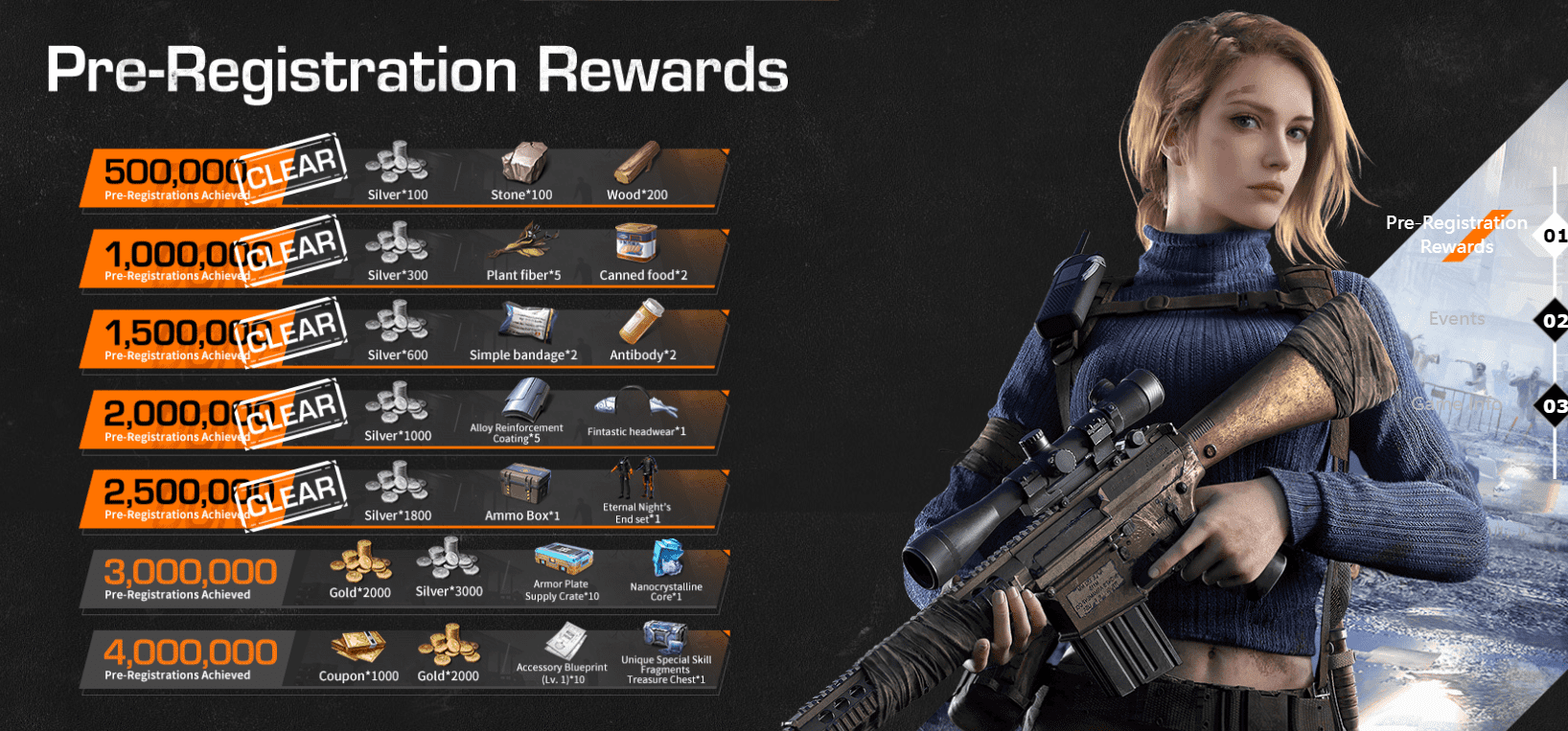Viewport: 1568px width, 731px height.
Task: Select the 500,000 pre-registrations reward tier
Action: coord(177,178)
